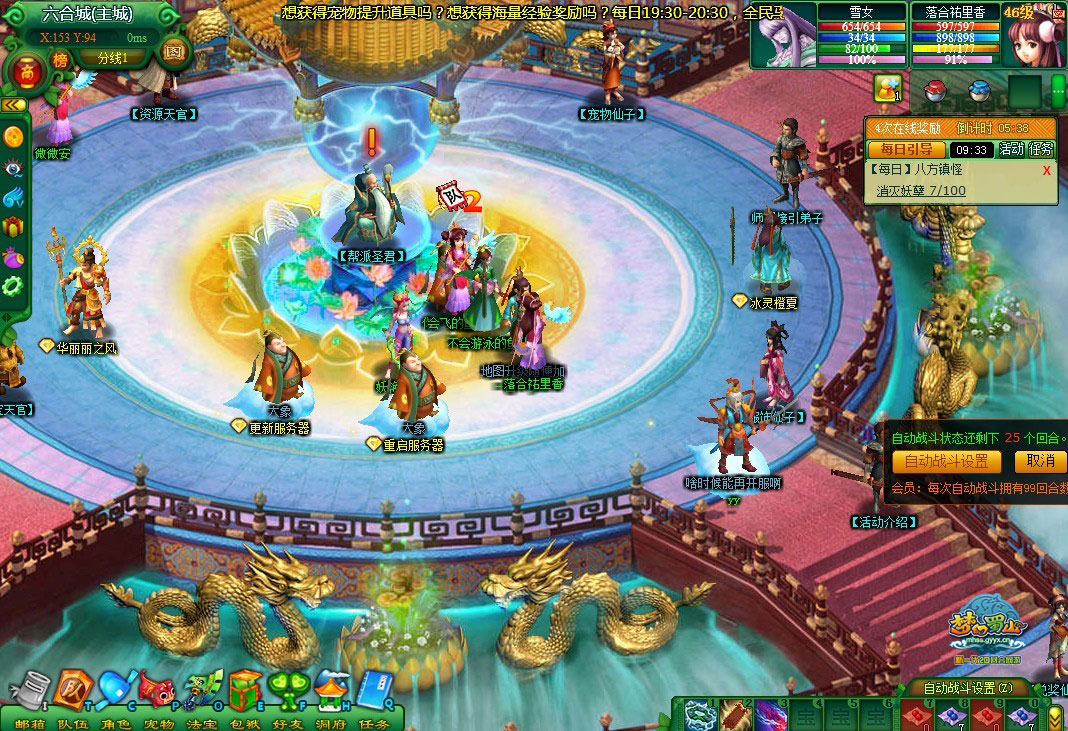Switch to the 活动 tab
Screen dimensions: 1068x731
click(1011, 149)
